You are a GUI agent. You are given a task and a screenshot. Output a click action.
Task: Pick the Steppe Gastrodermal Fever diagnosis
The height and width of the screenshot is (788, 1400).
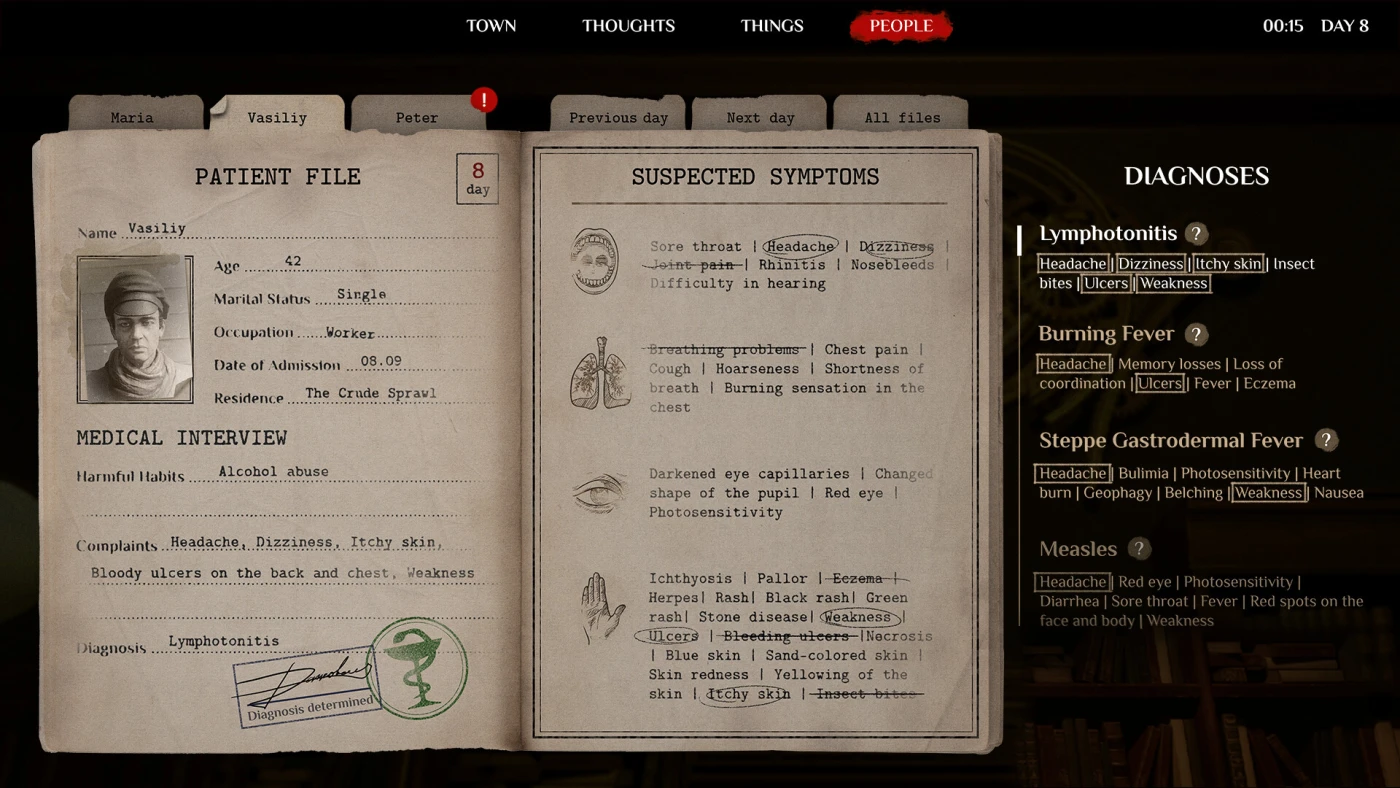(x=1170, y=440)
